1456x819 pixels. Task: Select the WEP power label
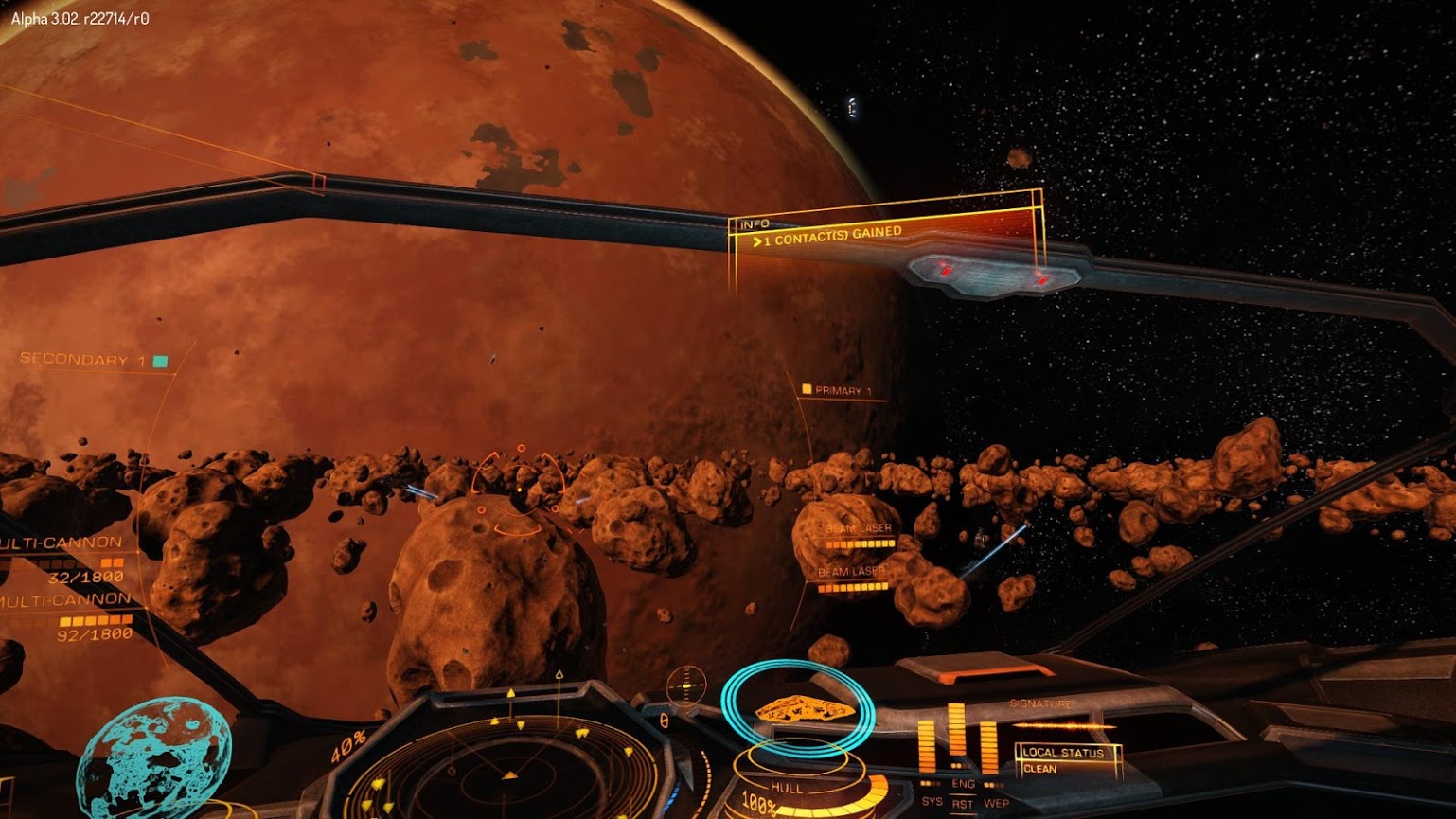[x=996, y=802]
